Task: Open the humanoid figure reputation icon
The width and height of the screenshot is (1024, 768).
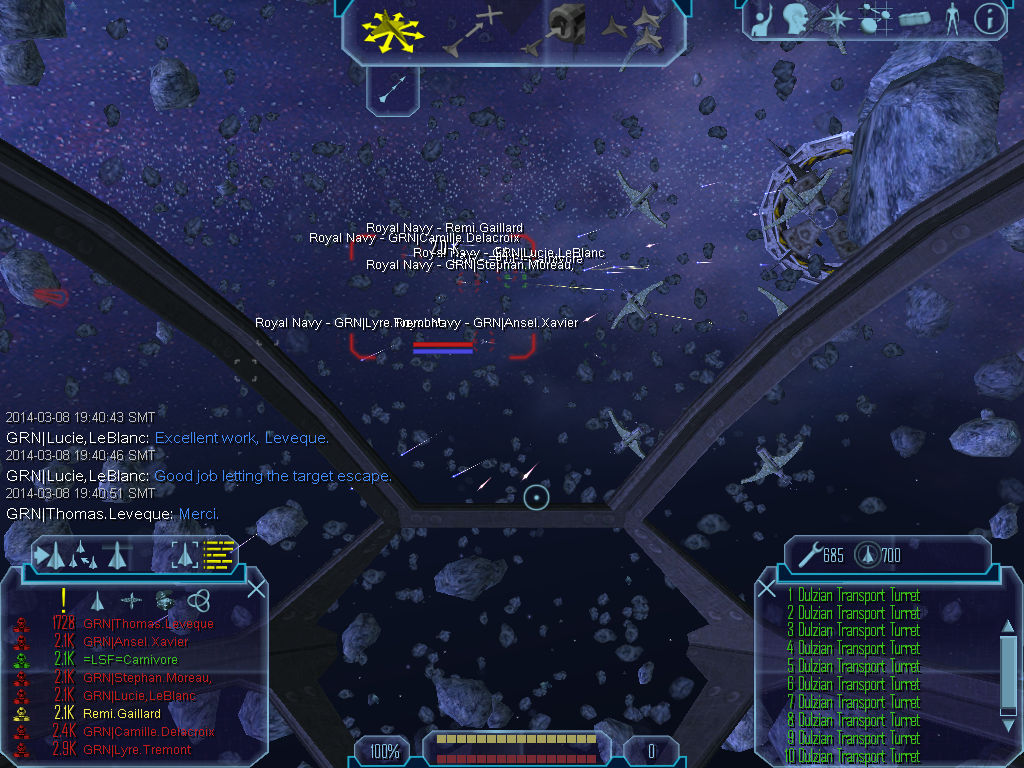Action: click(952, 20)
